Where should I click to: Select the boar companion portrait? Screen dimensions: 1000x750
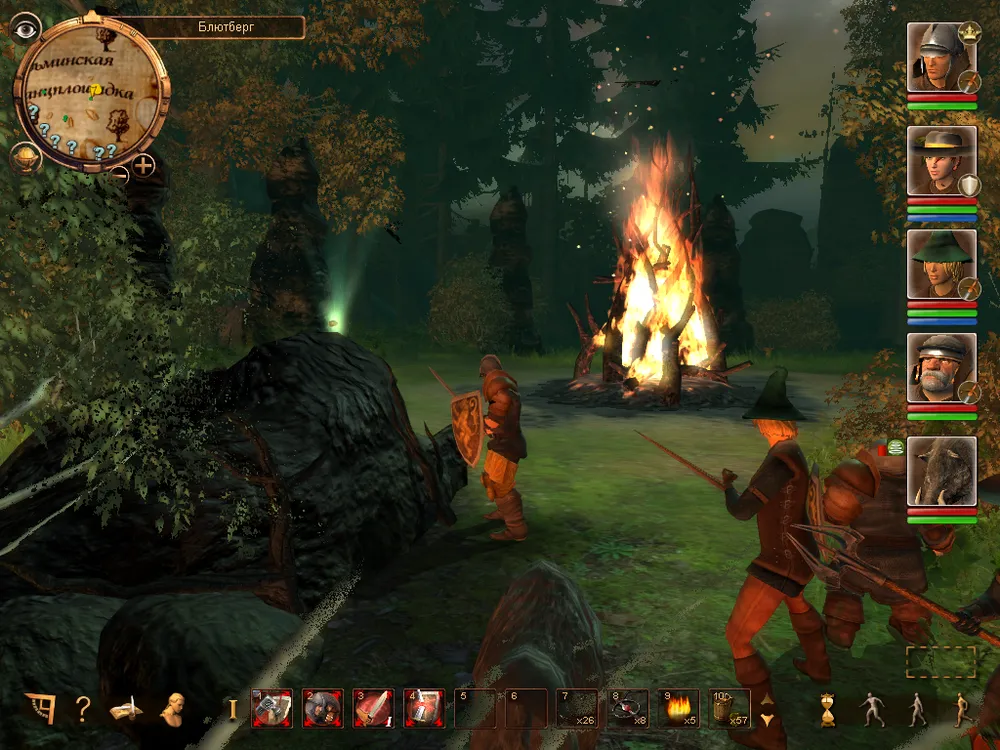(x=941, y=471)
